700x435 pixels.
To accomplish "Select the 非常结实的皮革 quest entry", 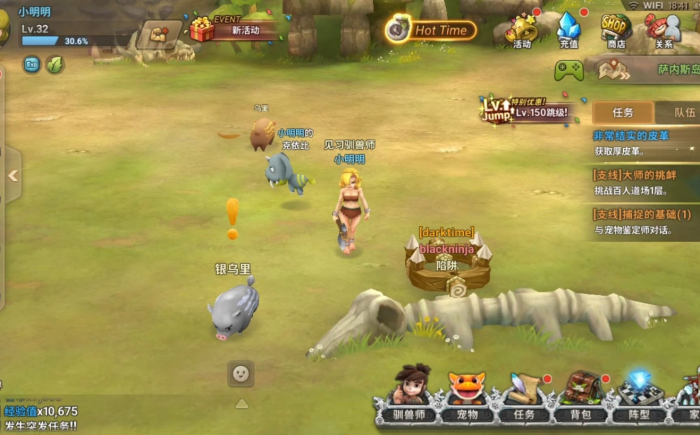I will [645, 143].
